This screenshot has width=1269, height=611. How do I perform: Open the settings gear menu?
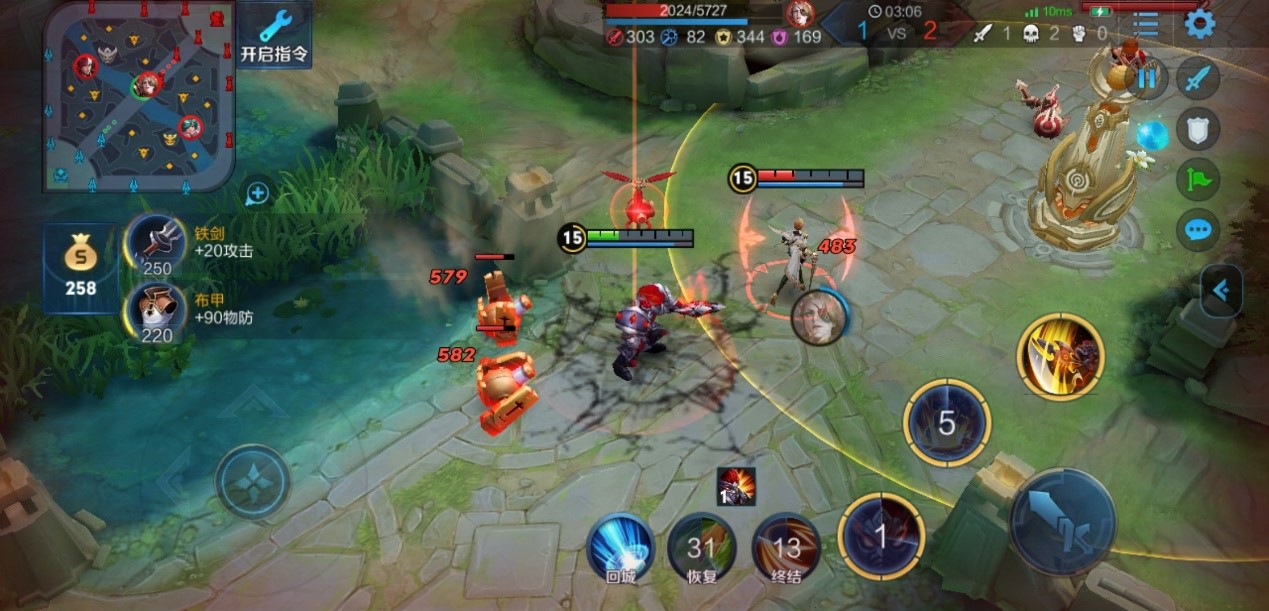pos(1199,23)
